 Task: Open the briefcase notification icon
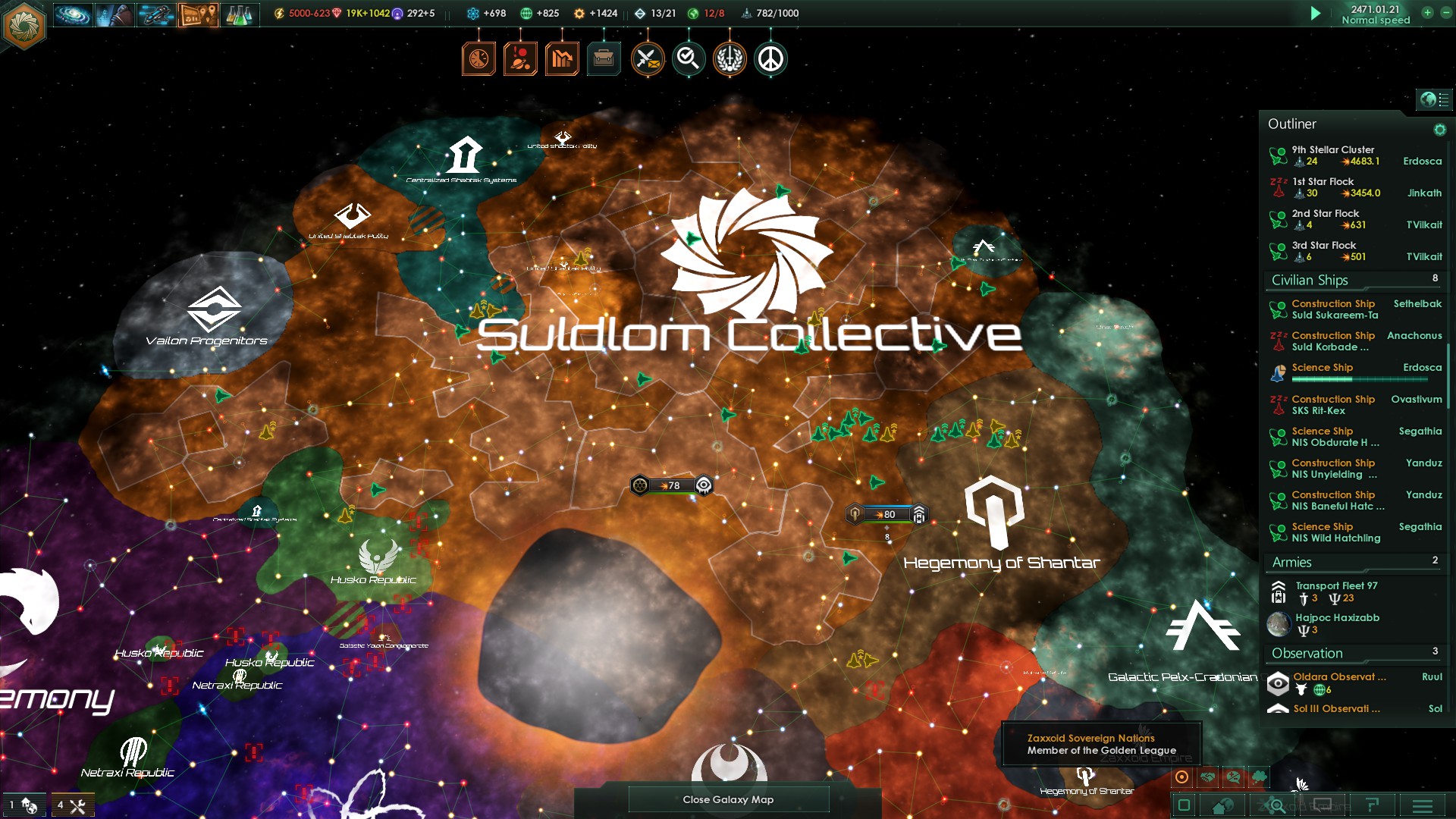pos(604,58)
